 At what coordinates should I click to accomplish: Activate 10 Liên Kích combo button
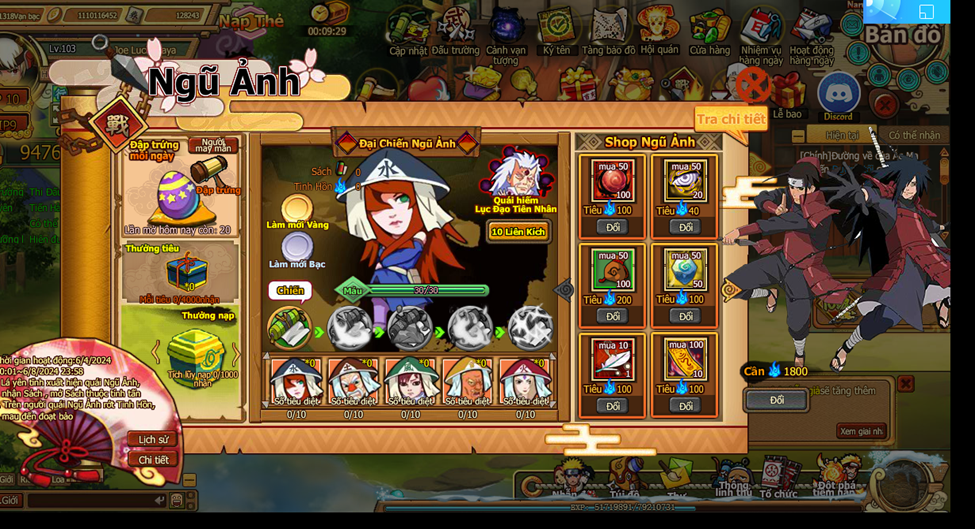tap(517, 231)
